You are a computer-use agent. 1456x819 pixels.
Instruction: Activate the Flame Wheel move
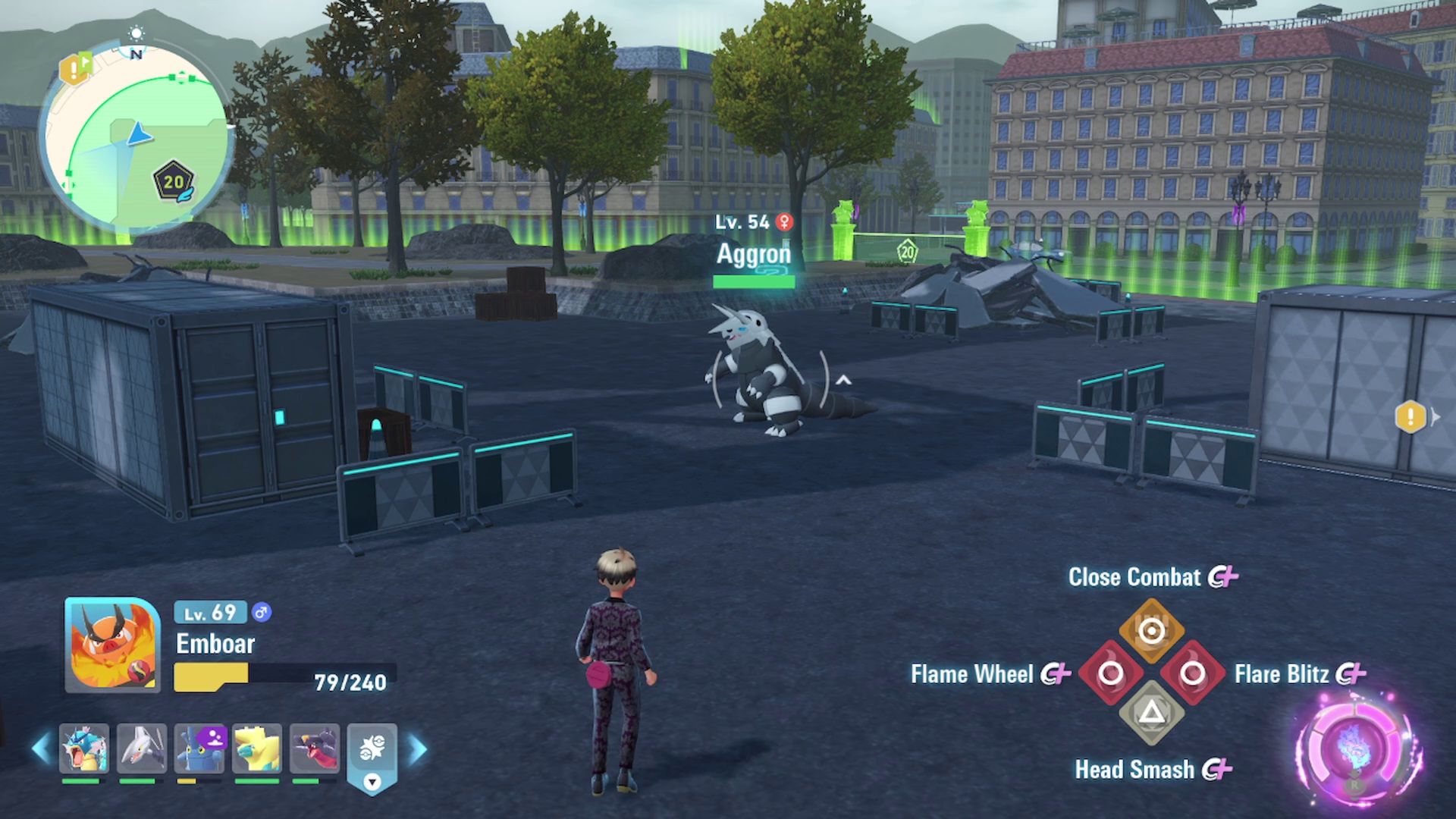(x=1110, y=673)
